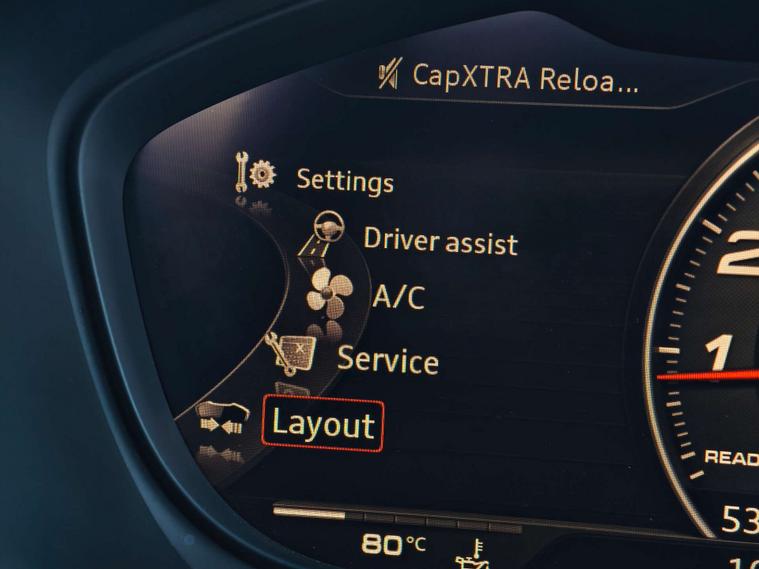Click the Service tools icon
This screenshot has width=759, height=569.
tap(289, 354)
